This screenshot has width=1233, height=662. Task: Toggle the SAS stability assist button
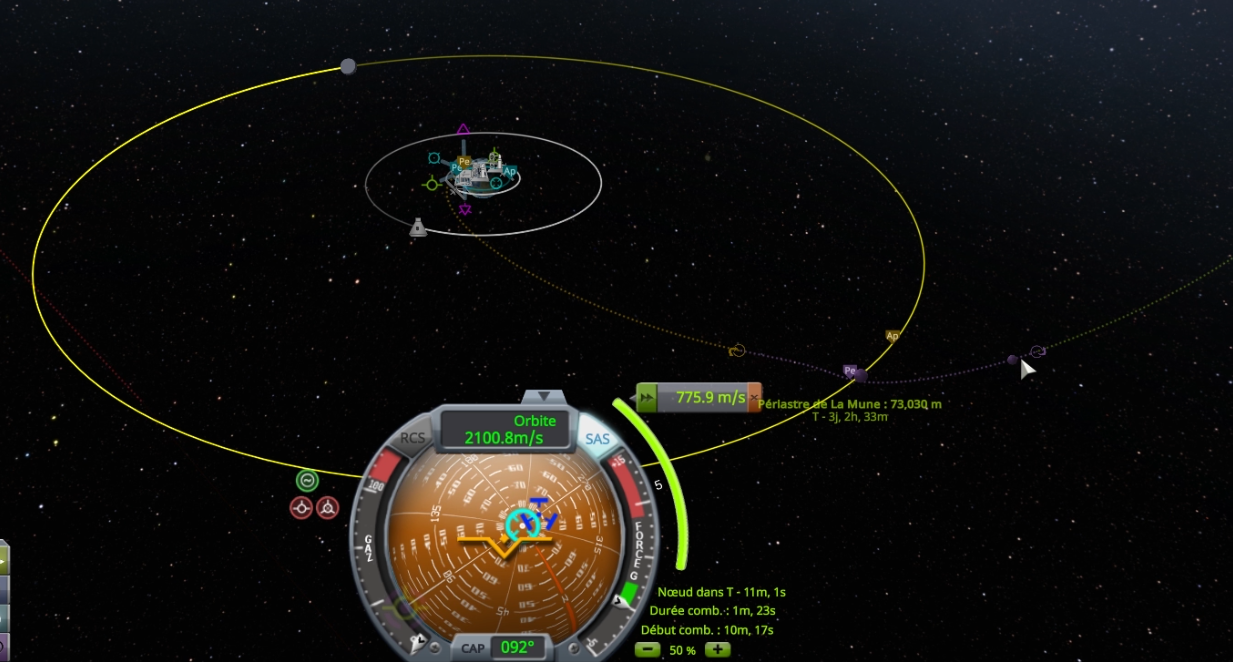(597, 439)
